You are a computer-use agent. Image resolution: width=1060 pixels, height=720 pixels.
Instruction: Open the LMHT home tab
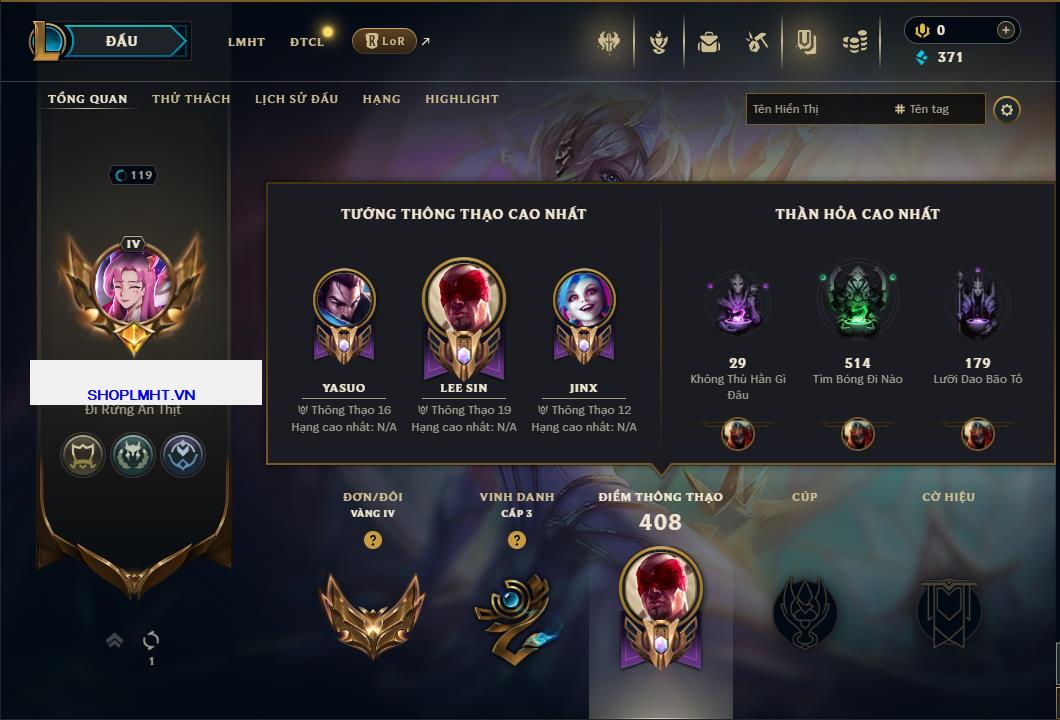point(246,42)
